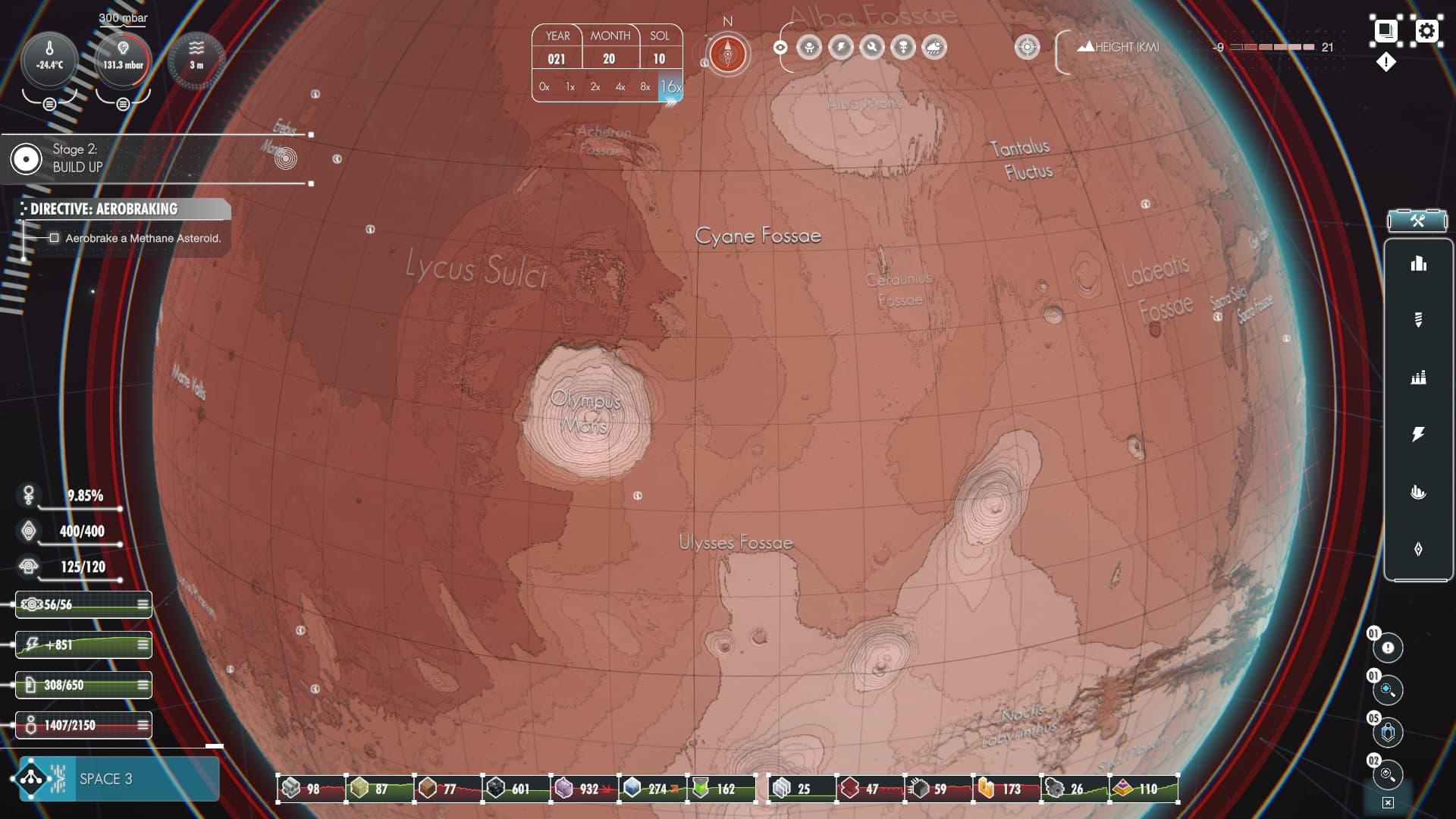The width and height of the screenshot is (1456, 819).
Task: Pause the game with the 0x speed
Action: (544, 87)
